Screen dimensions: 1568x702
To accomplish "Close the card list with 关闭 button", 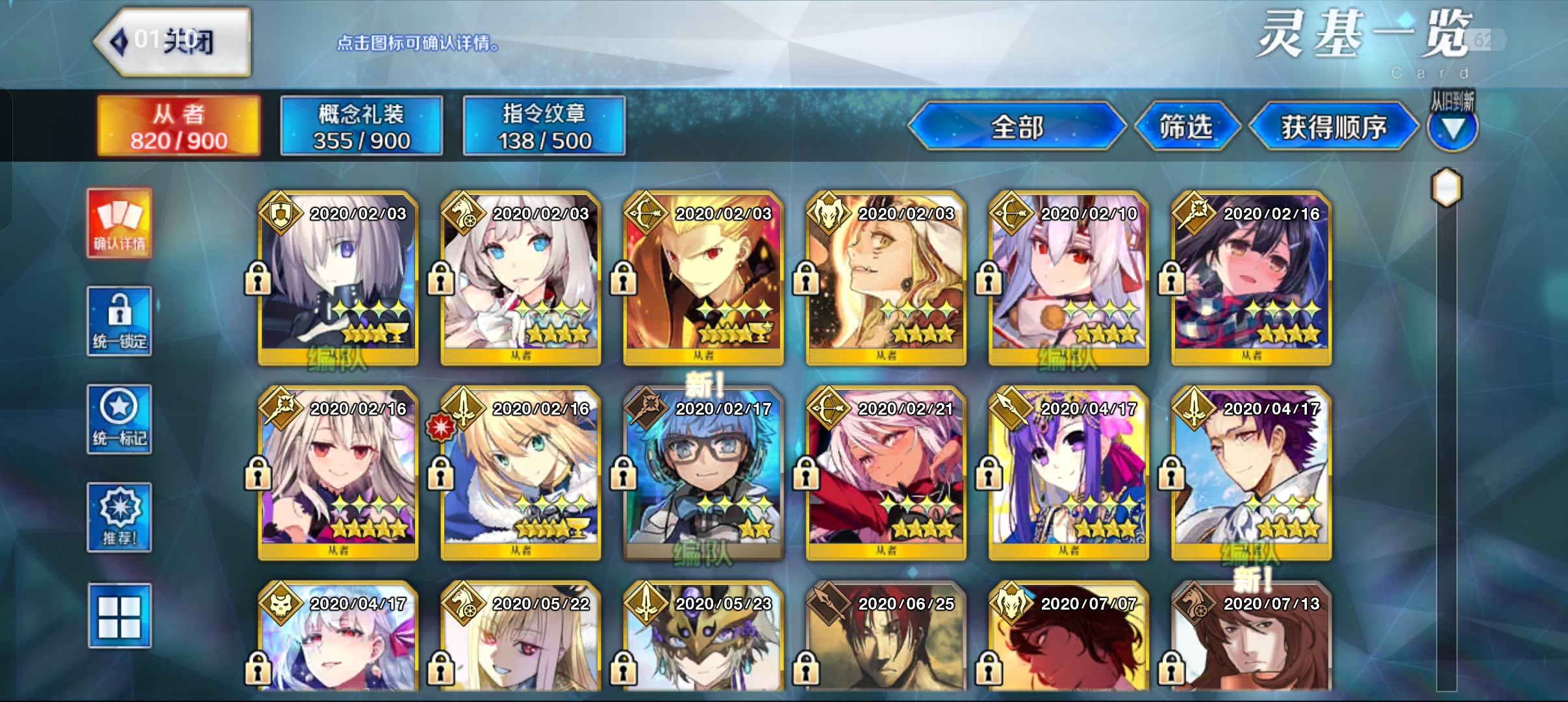I will tap(173, 42).
